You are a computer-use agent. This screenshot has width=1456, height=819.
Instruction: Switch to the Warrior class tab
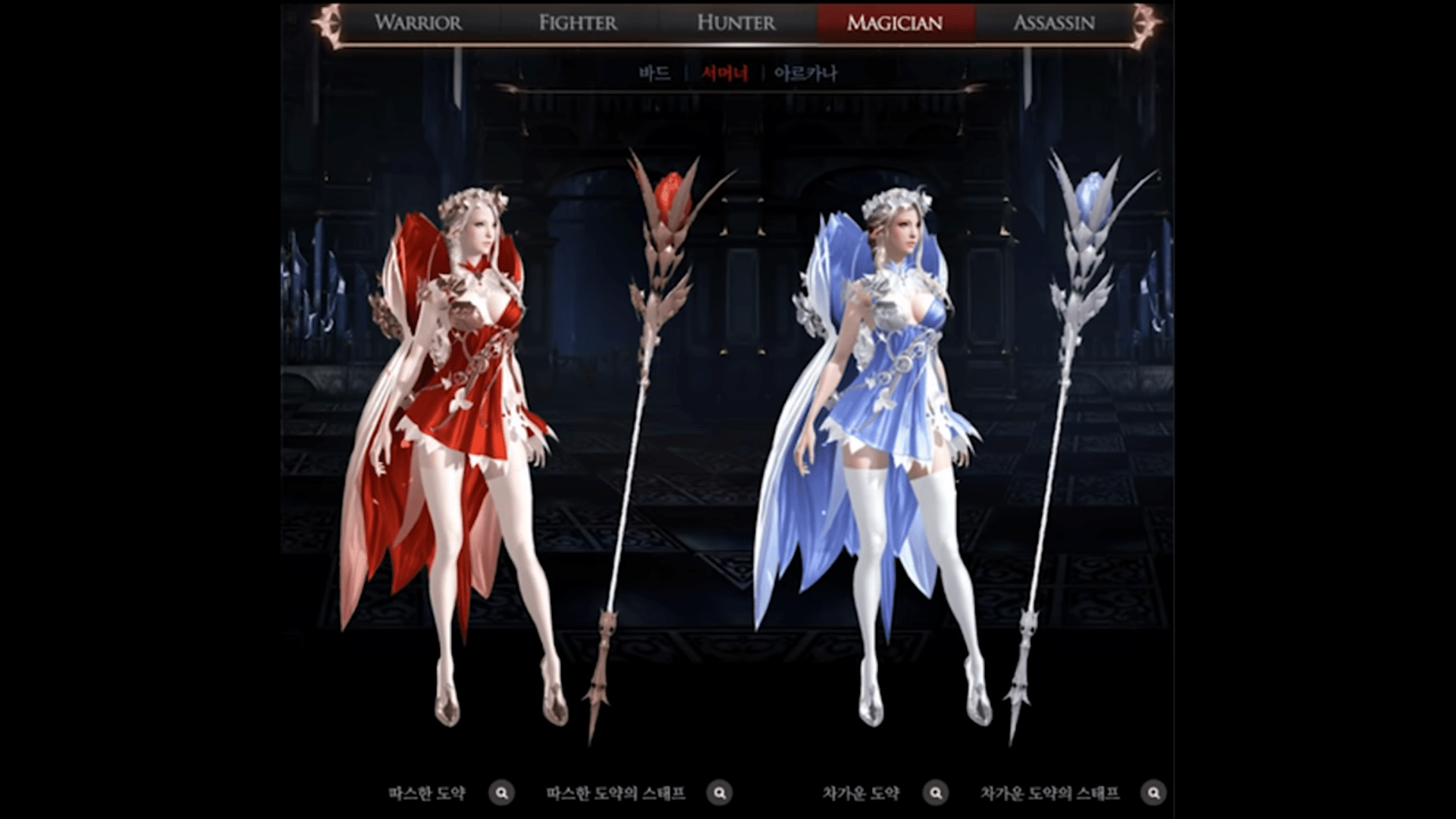coord(418,23)
